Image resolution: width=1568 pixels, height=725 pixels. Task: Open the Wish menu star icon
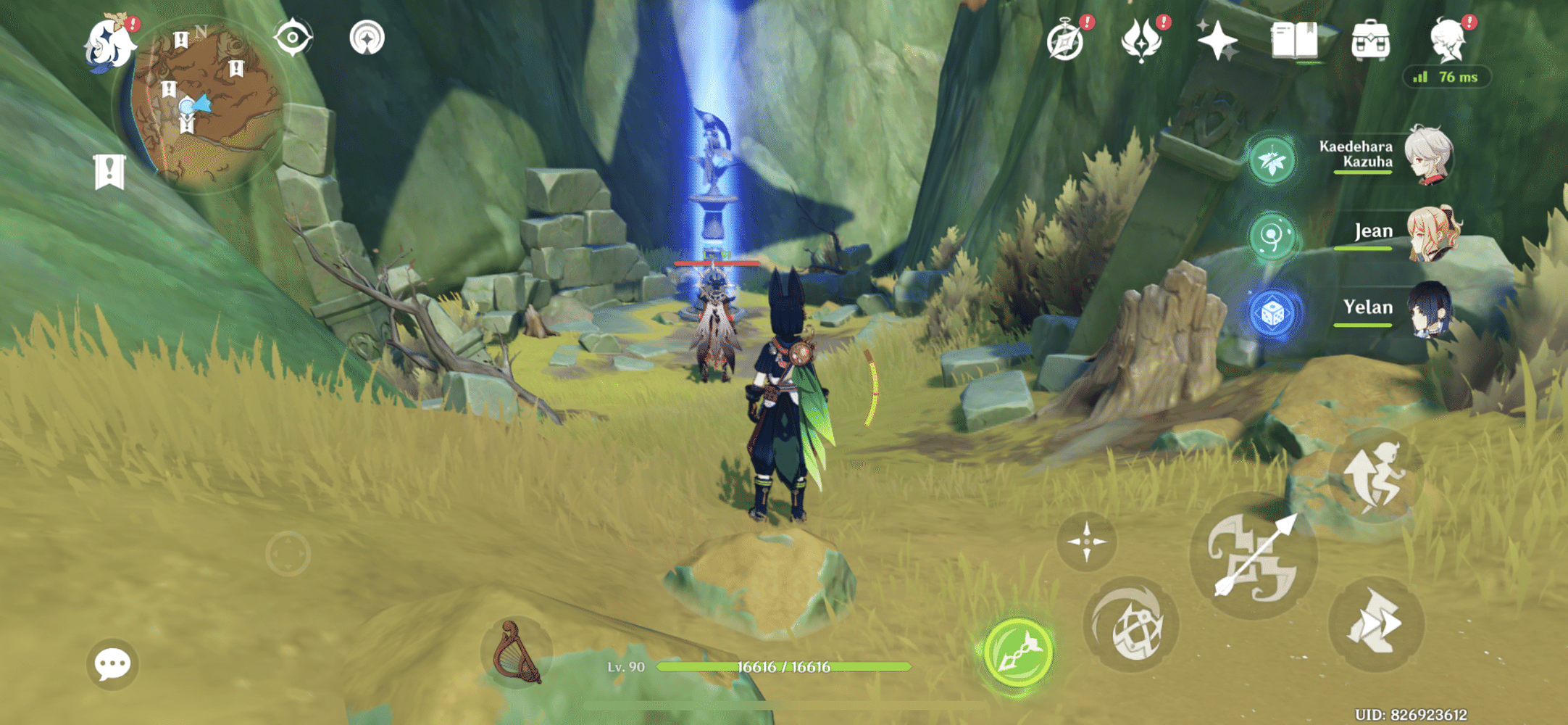click(1219, 41)
